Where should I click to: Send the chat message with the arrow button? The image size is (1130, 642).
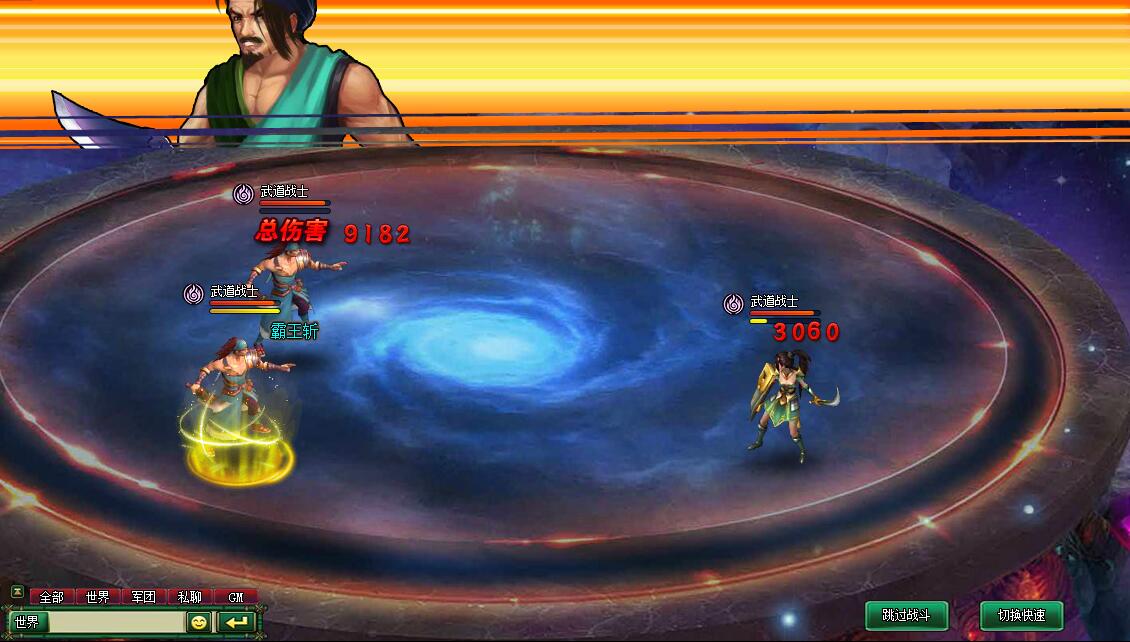236,622
